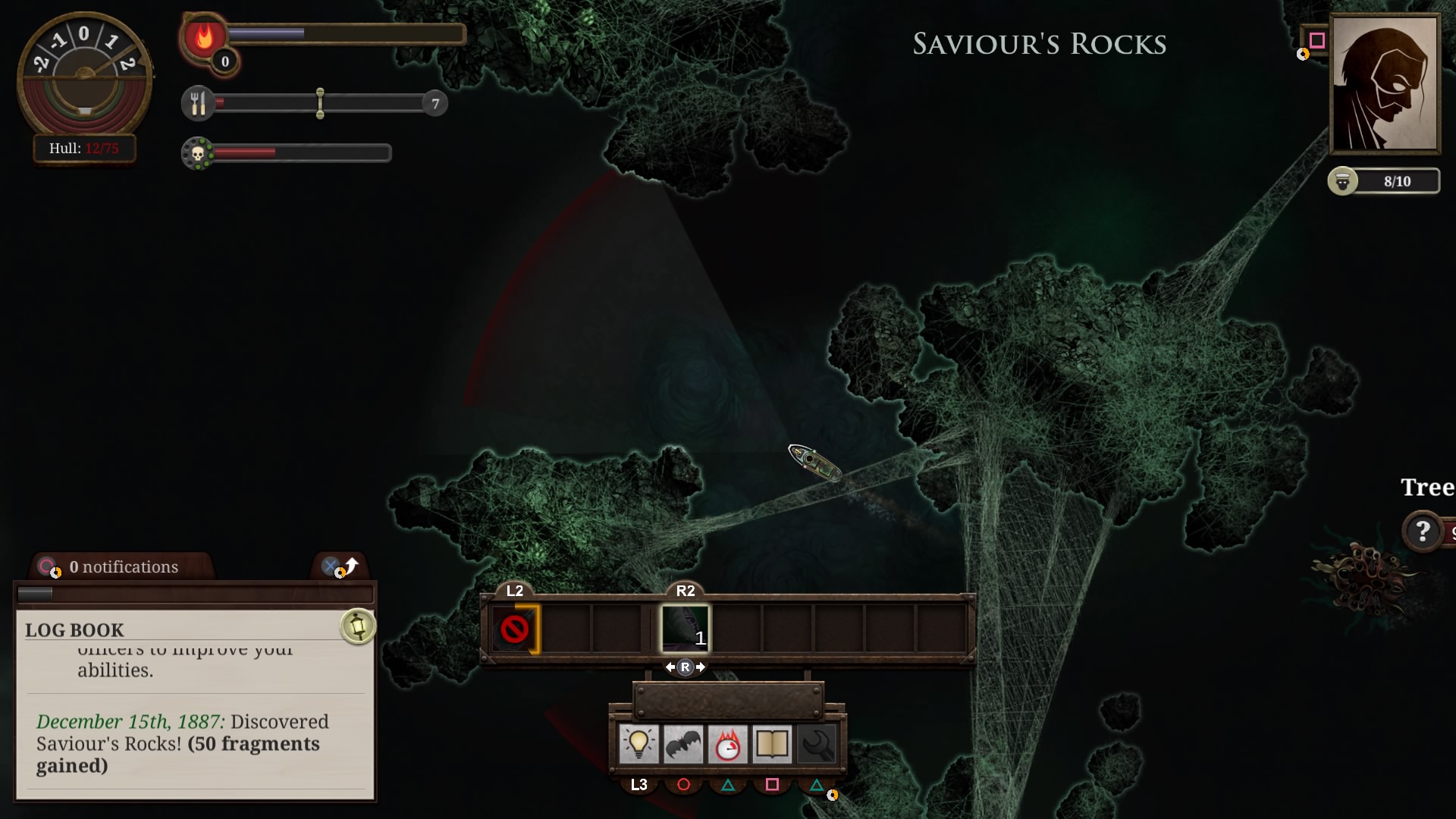Click the right arrow beside the R stick prompt
Viewport: 1456px width, 819px height.
click(x=701, y=667)
